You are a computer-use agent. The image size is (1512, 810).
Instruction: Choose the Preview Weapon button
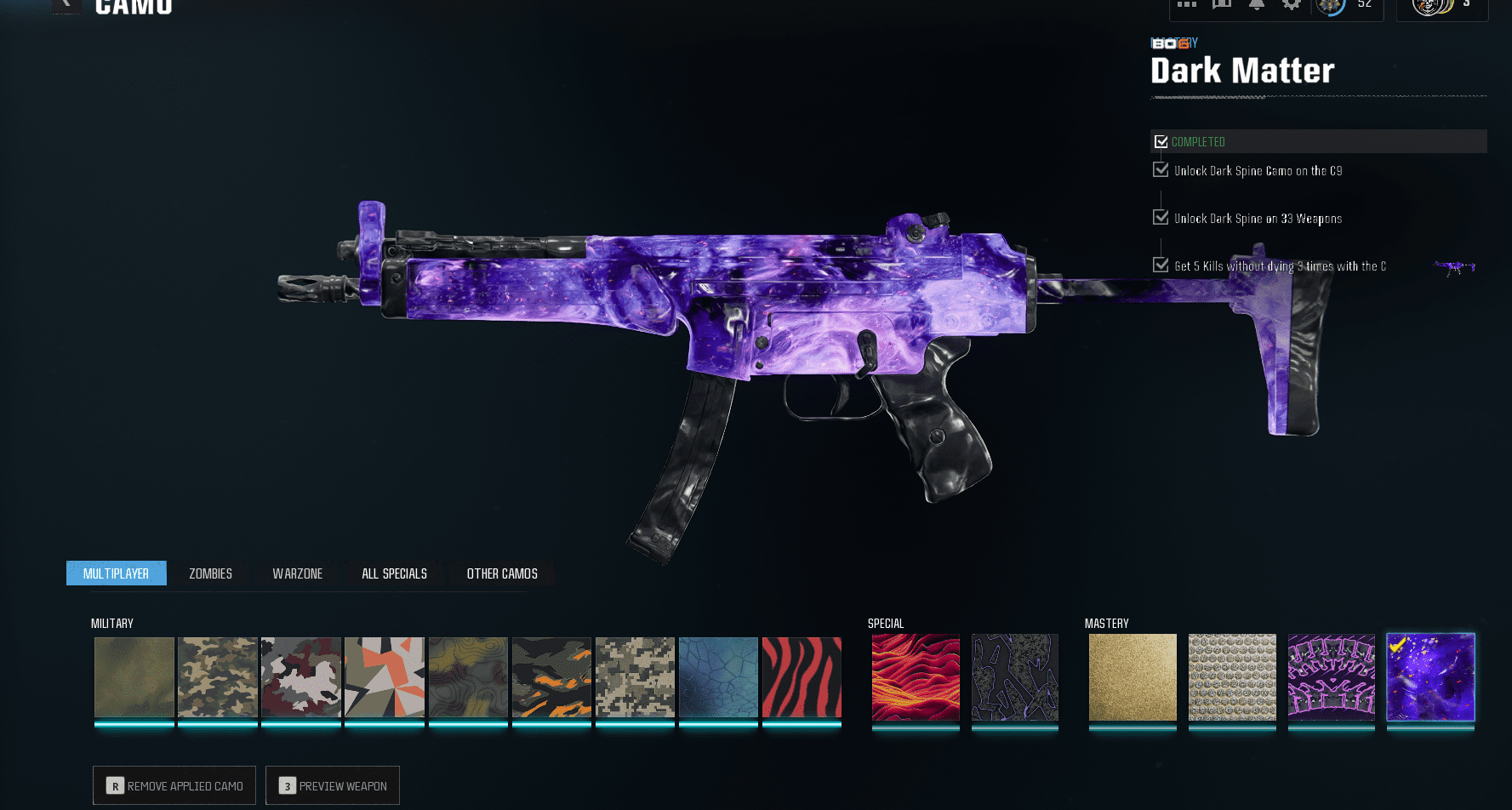[x=333, y=785]
